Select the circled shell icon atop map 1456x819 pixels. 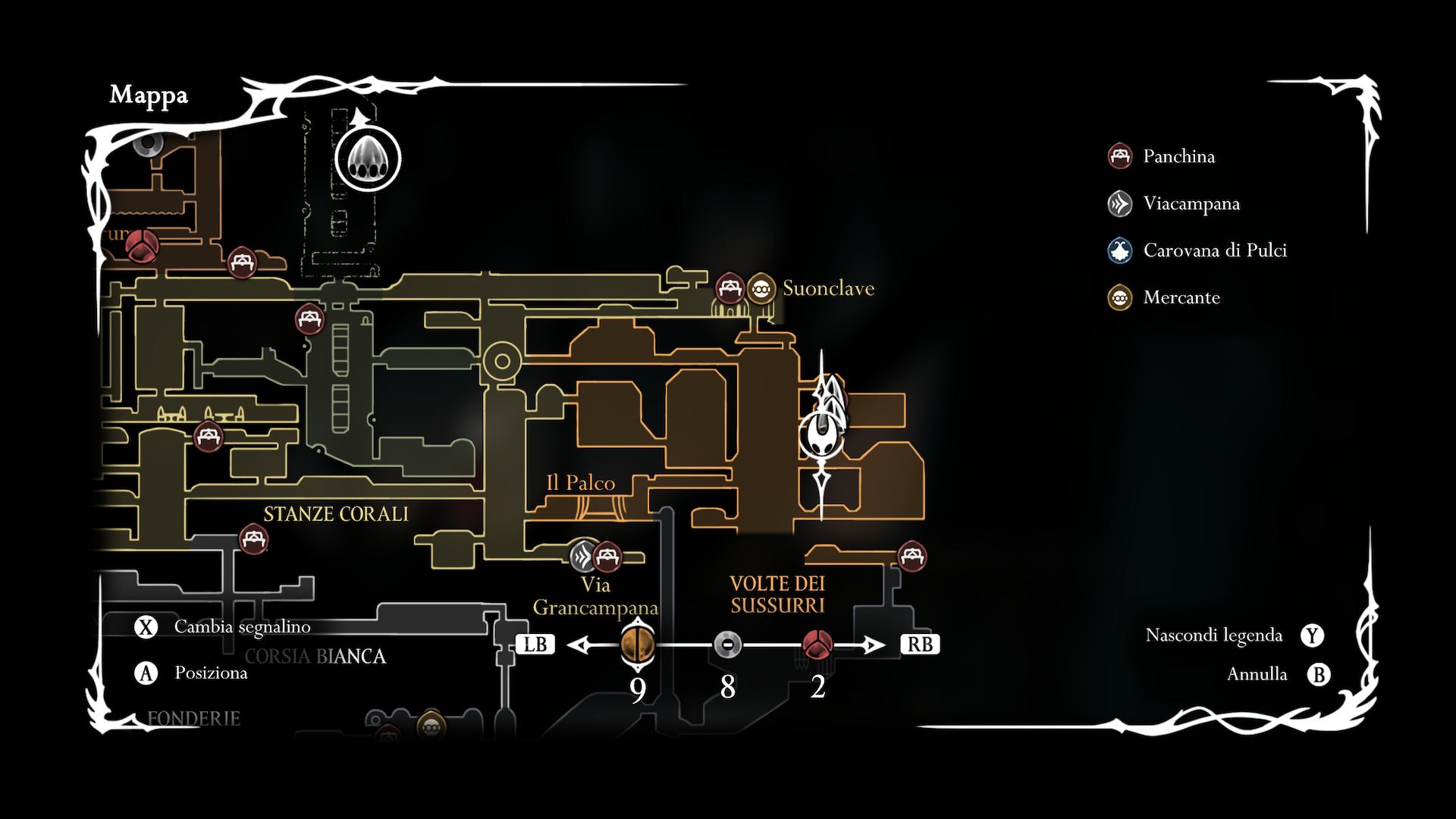click(x=368, y=159)
